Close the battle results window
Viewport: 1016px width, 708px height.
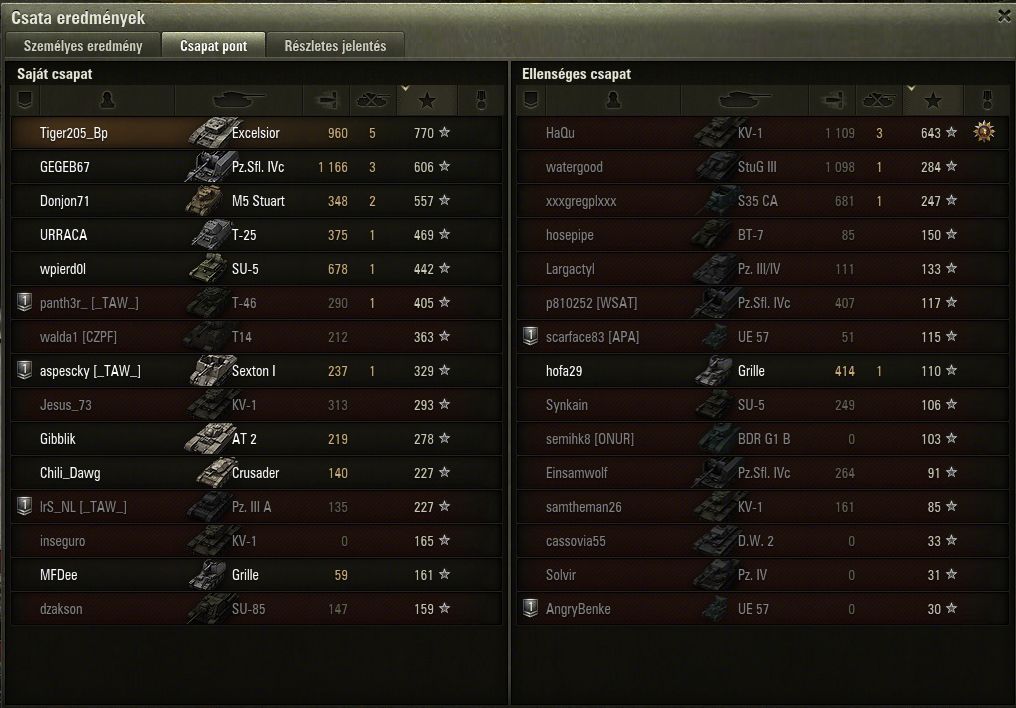point(1004,16)
